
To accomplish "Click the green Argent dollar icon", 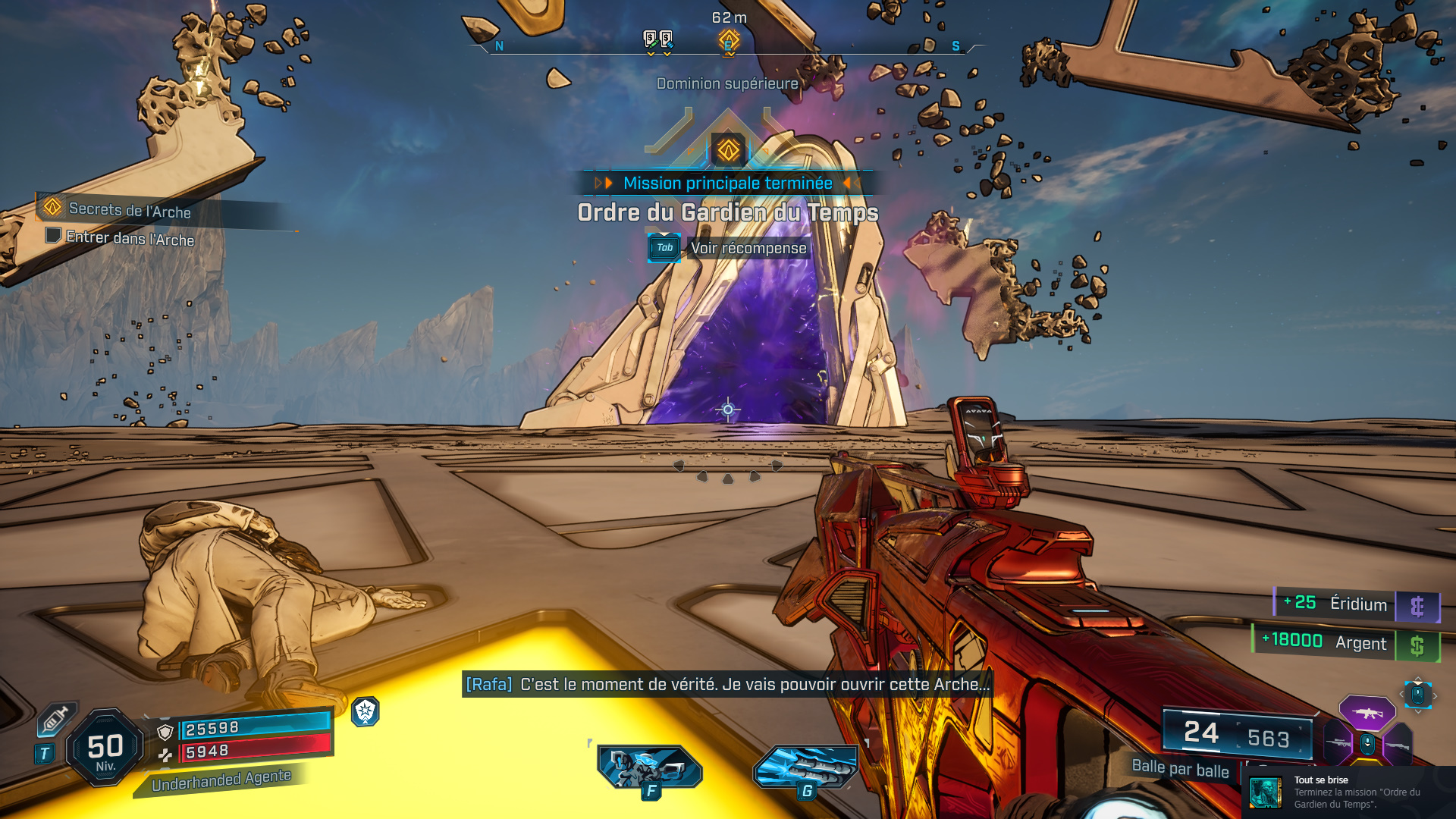I will (1419, 644).
